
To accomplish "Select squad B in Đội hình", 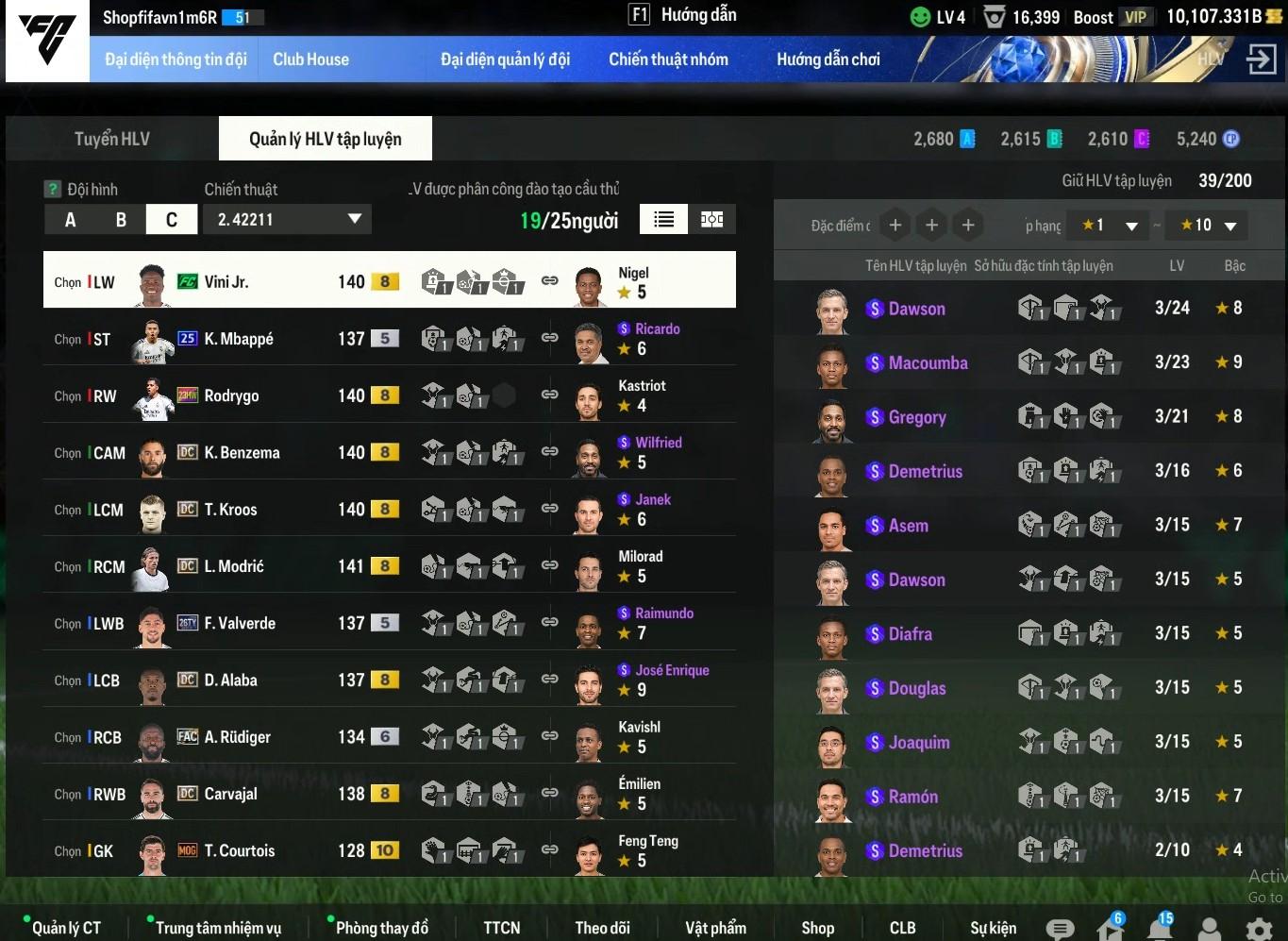I will point(121,220).
